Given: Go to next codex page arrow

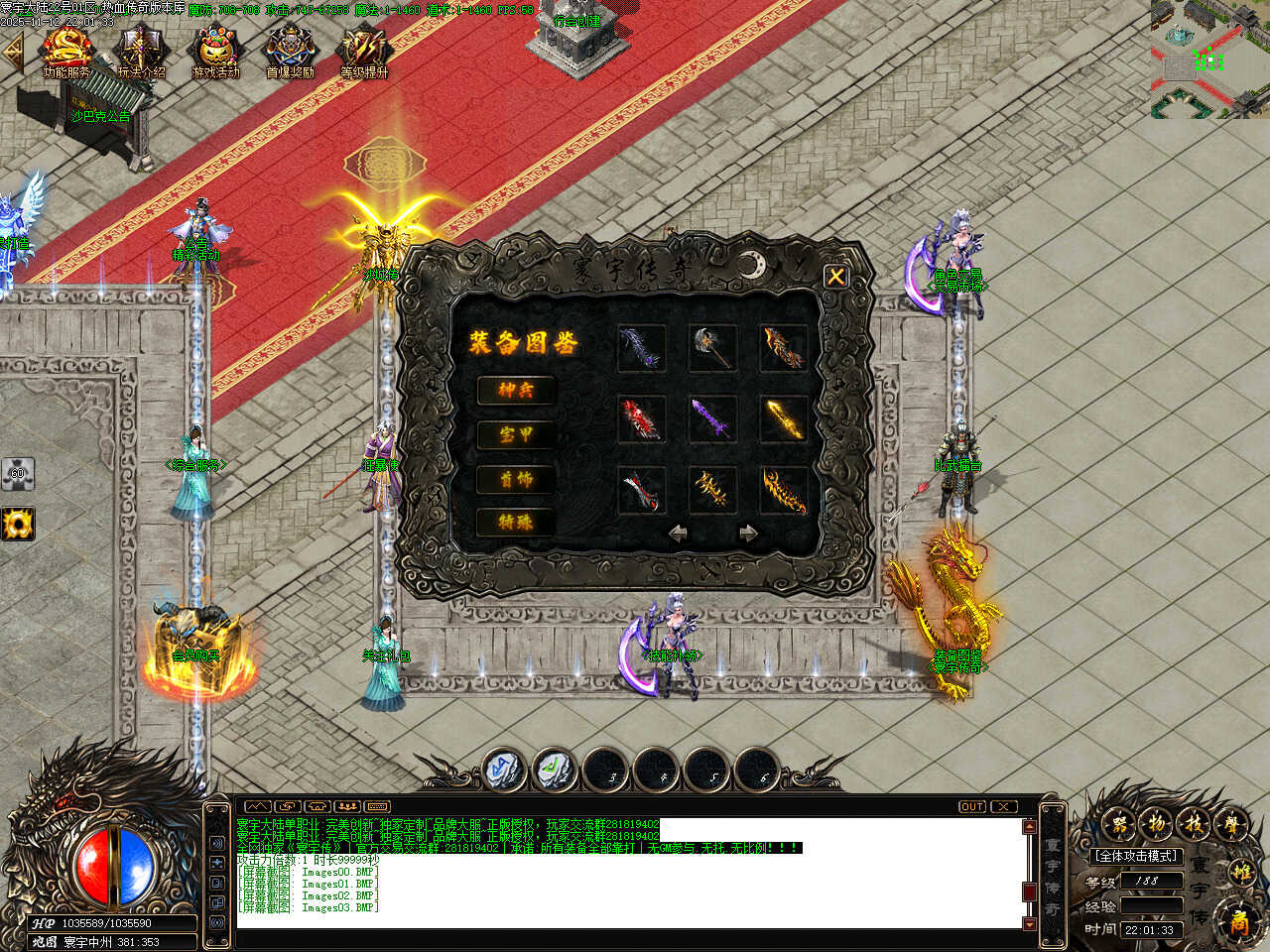Looking at the screenshot, I should tap(748, 534).
